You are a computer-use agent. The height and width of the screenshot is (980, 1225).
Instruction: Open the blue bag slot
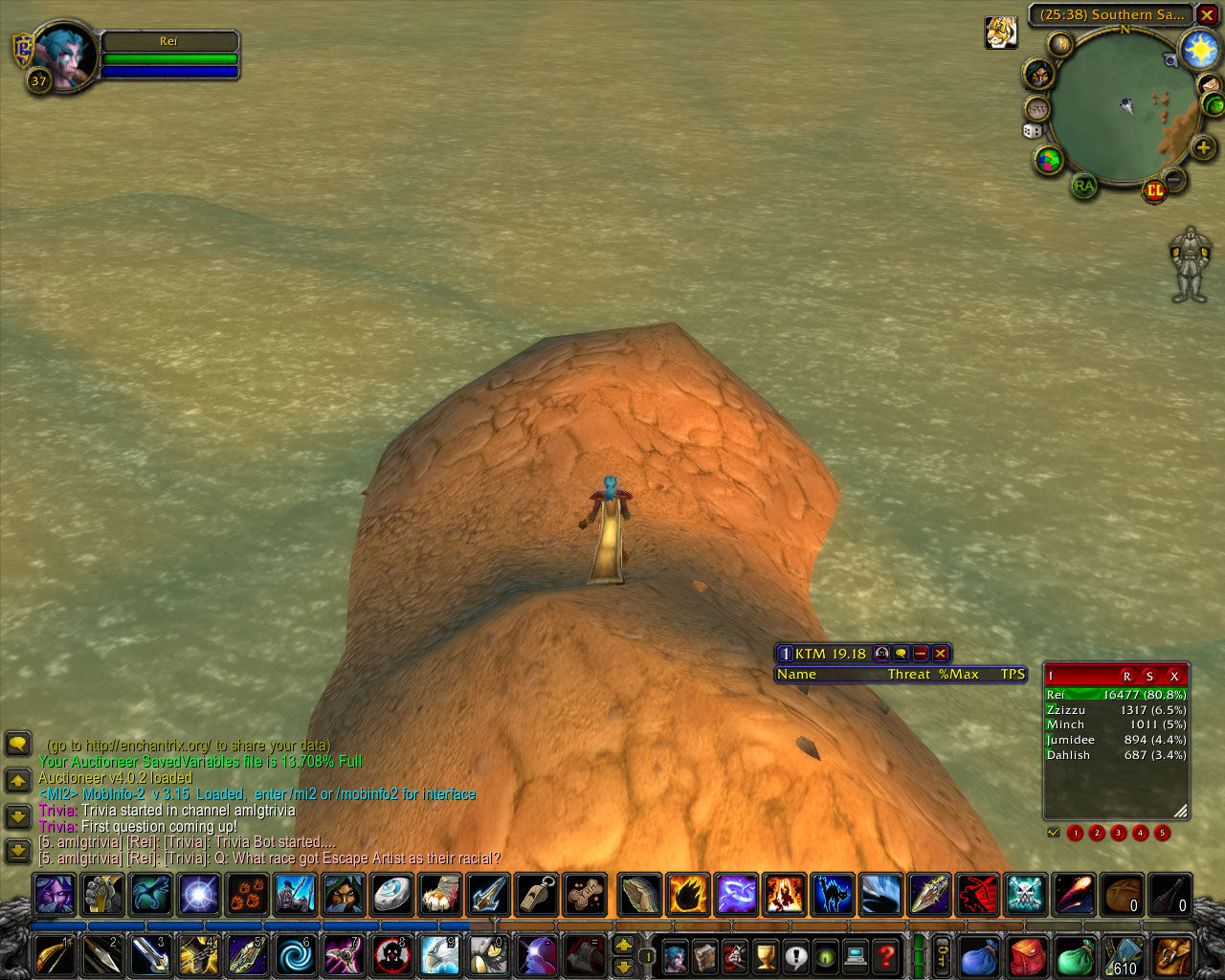tap(979, 955)
